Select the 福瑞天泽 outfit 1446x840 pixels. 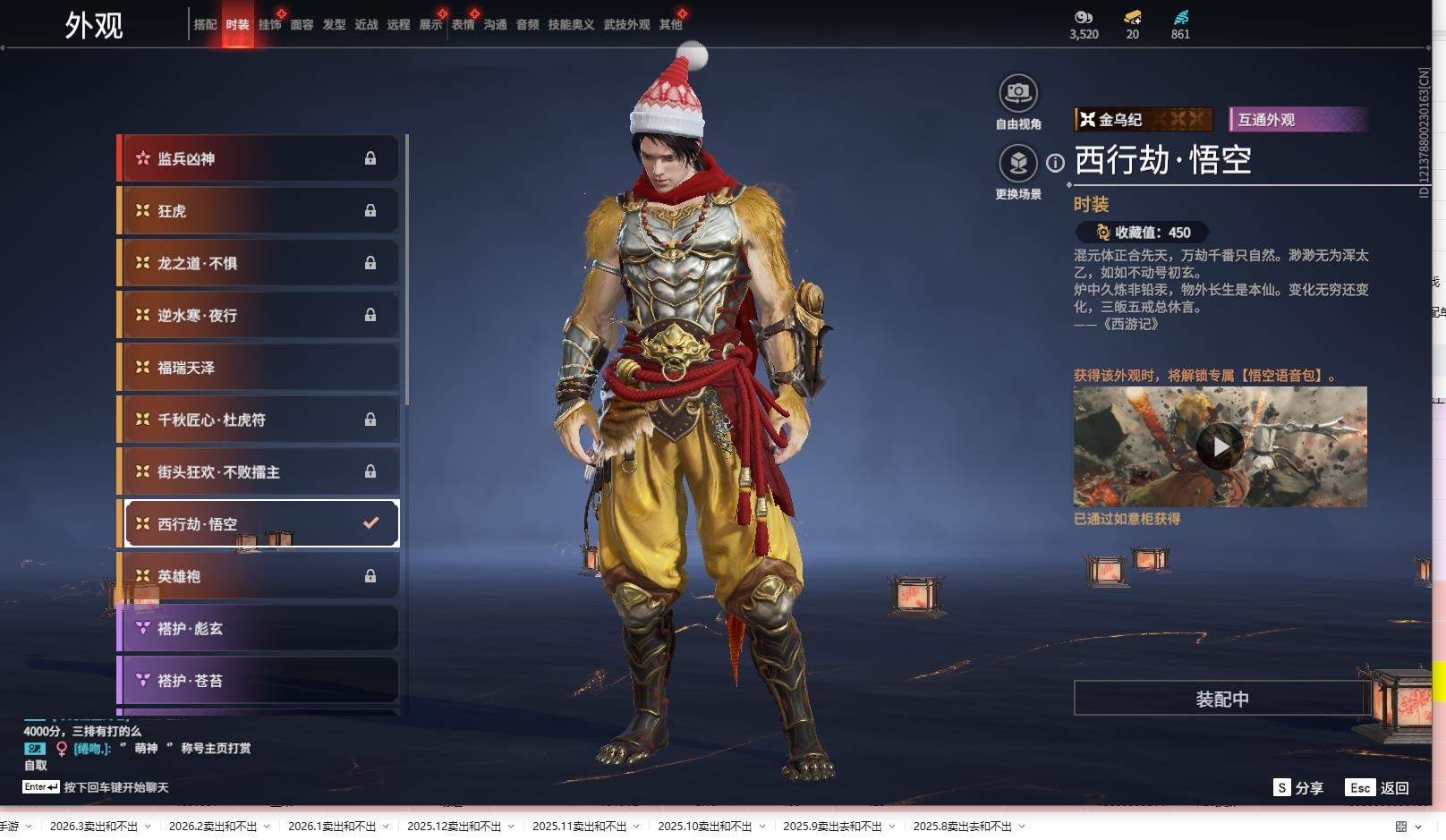pyautogui.click(x=259, y=368)
